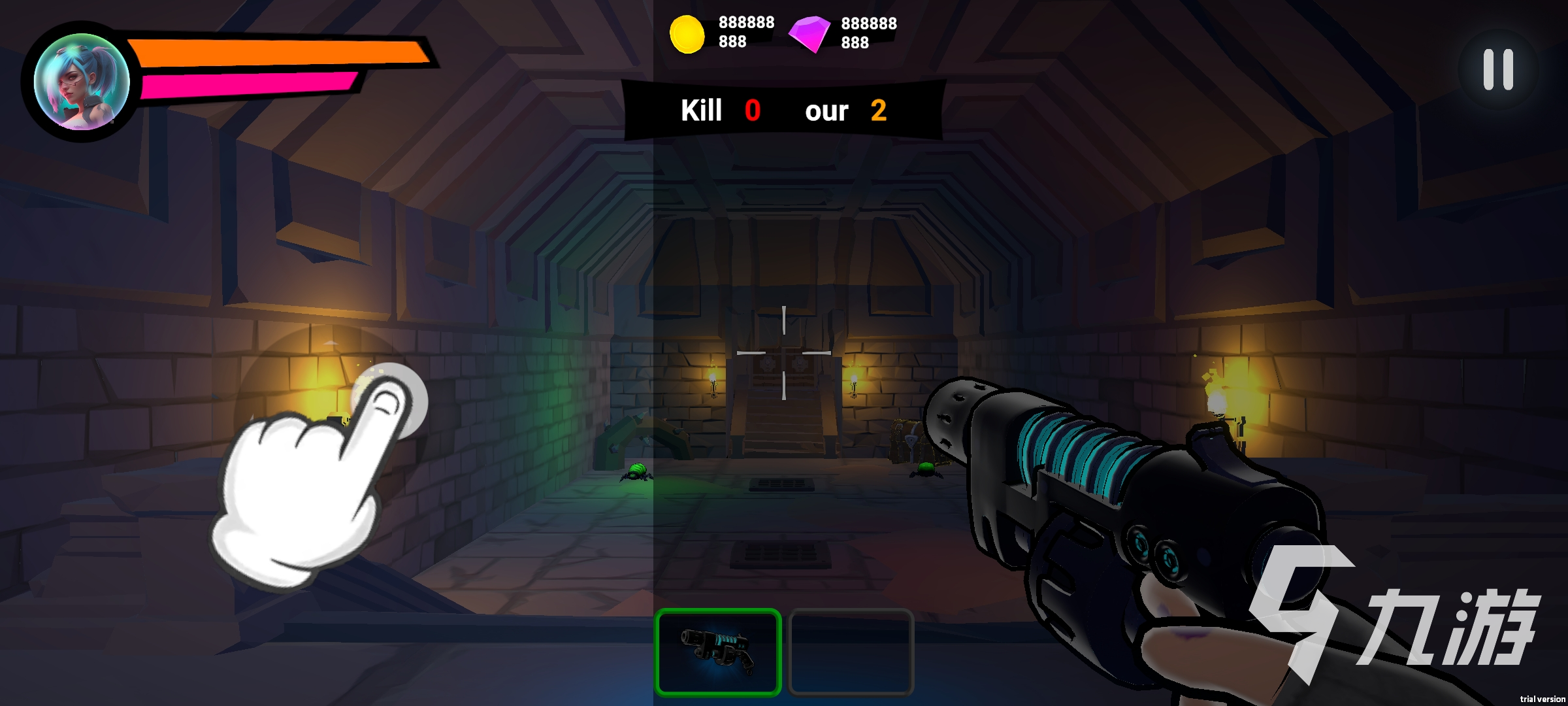The width and height of the screenshot is (1568, 706).
Task: Tap the purple gem currency icon
Action: pos(809,33)
